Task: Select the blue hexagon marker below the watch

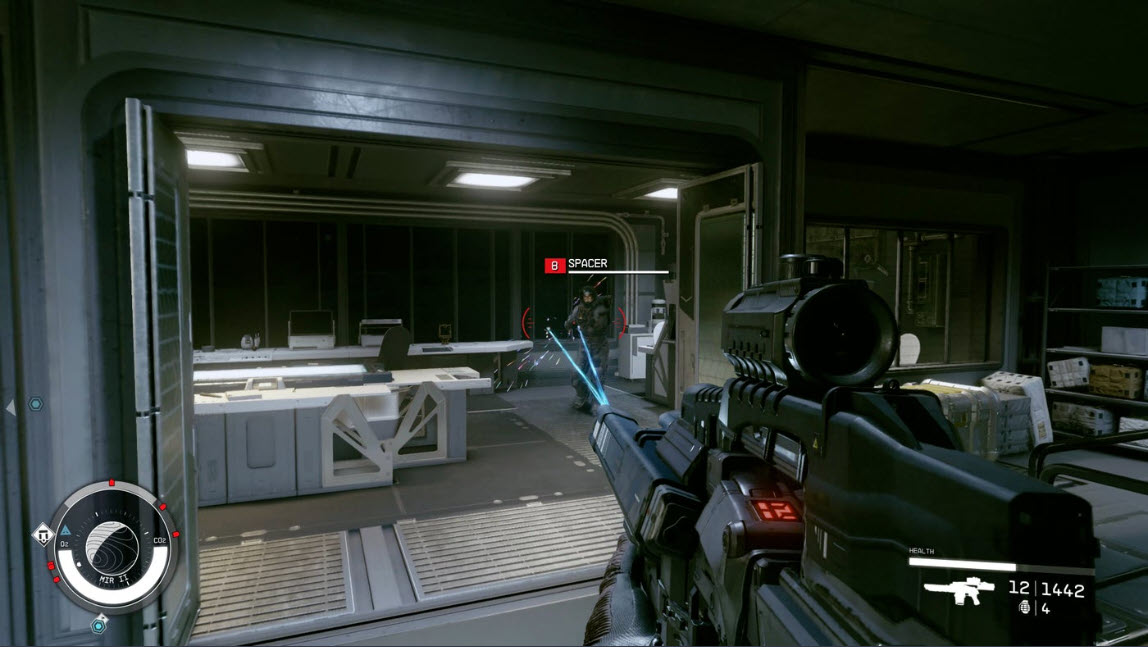Action: [99, 626]
